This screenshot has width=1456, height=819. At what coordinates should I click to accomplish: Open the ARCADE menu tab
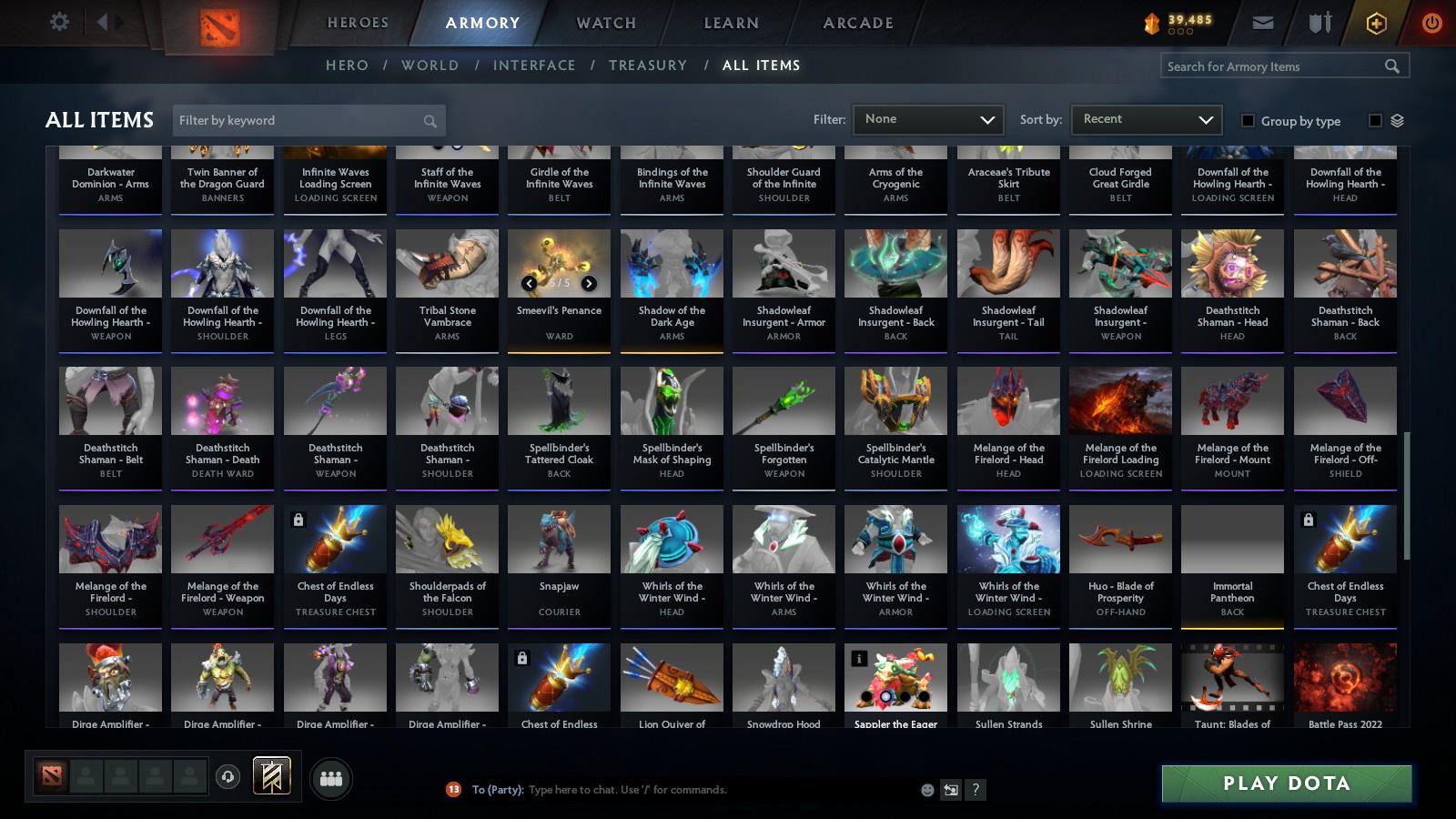(x=854, y=23)
